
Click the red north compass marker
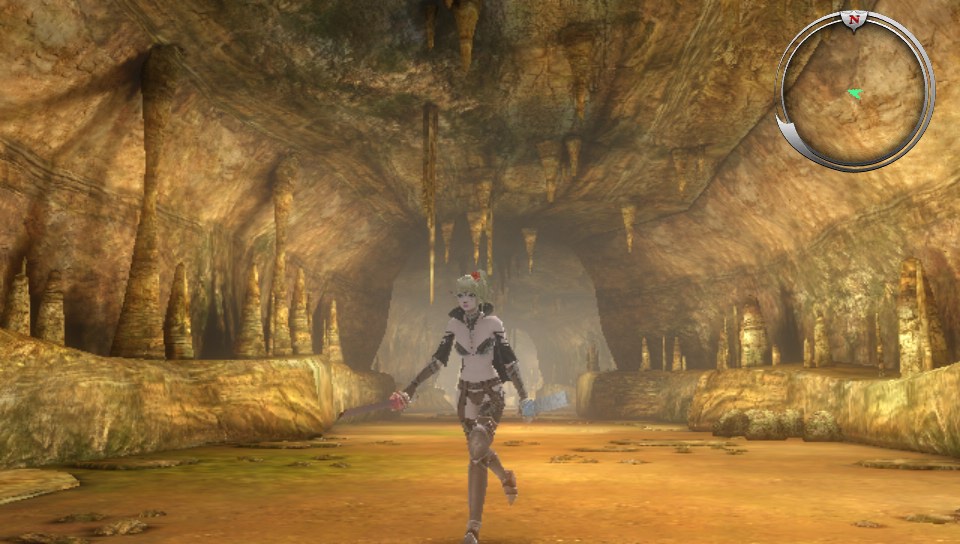[853, 19]
